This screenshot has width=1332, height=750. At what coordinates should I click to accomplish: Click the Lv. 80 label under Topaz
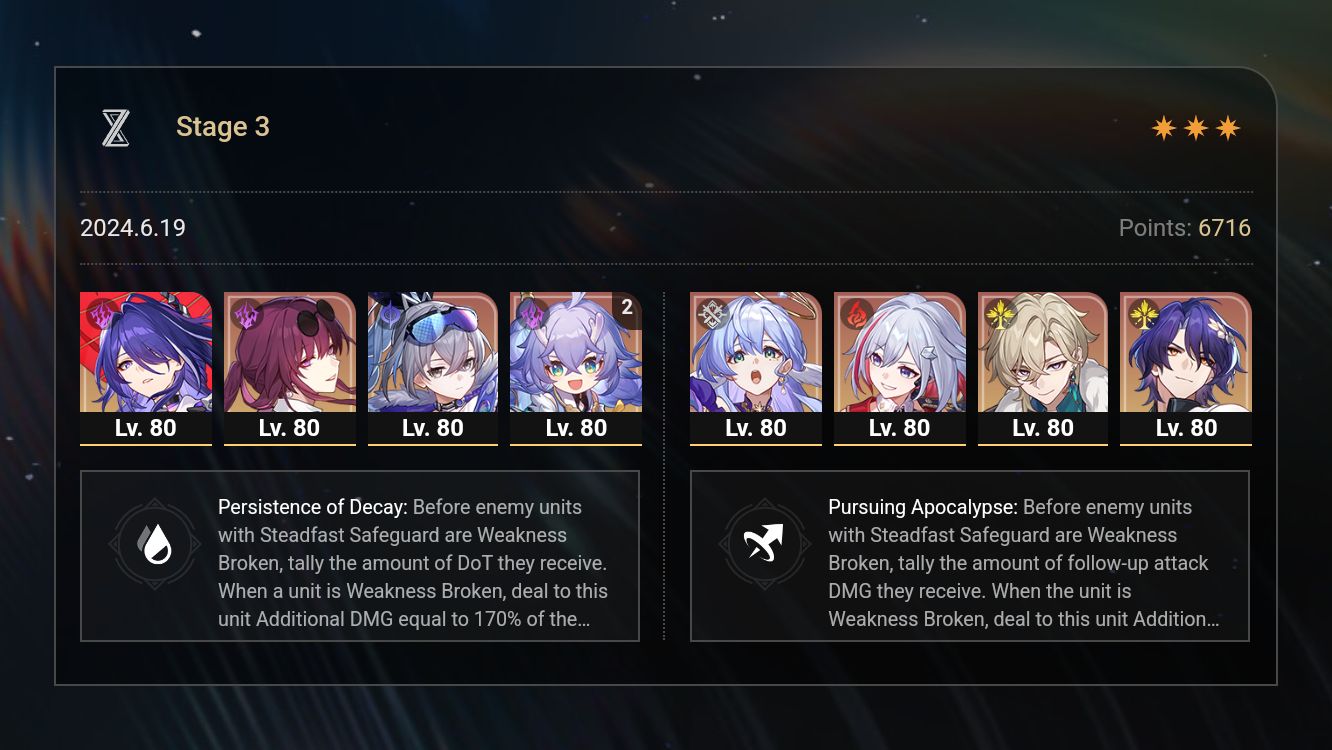coord(899,428)
